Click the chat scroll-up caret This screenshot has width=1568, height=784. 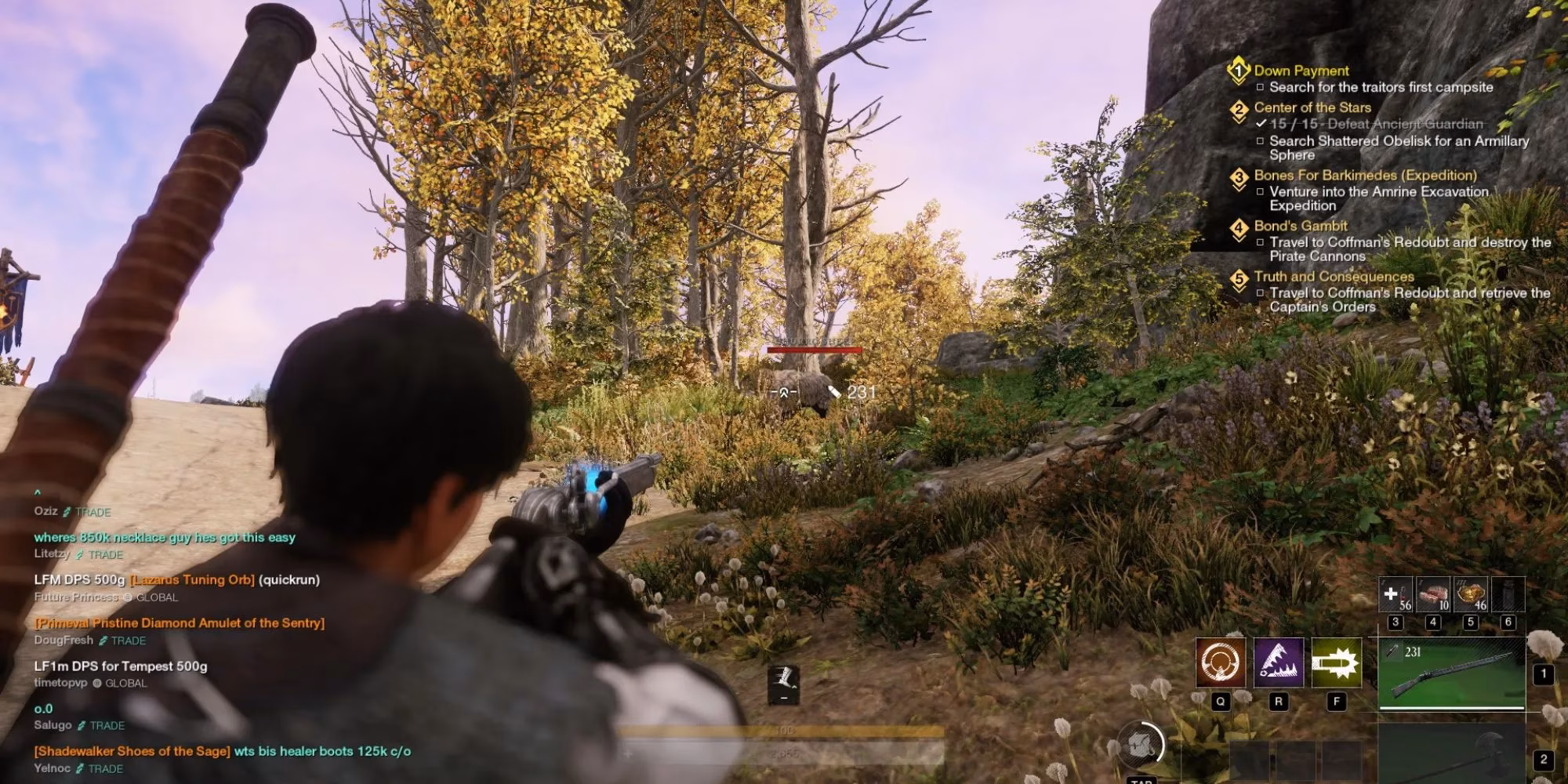point(37,493)
